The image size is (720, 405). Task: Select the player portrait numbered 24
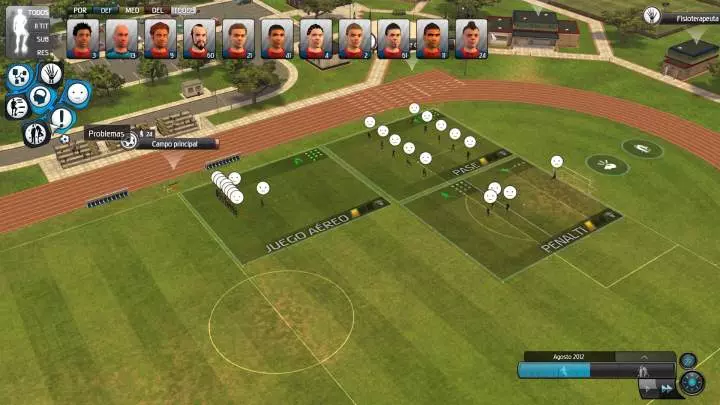(x=471, y=39)
